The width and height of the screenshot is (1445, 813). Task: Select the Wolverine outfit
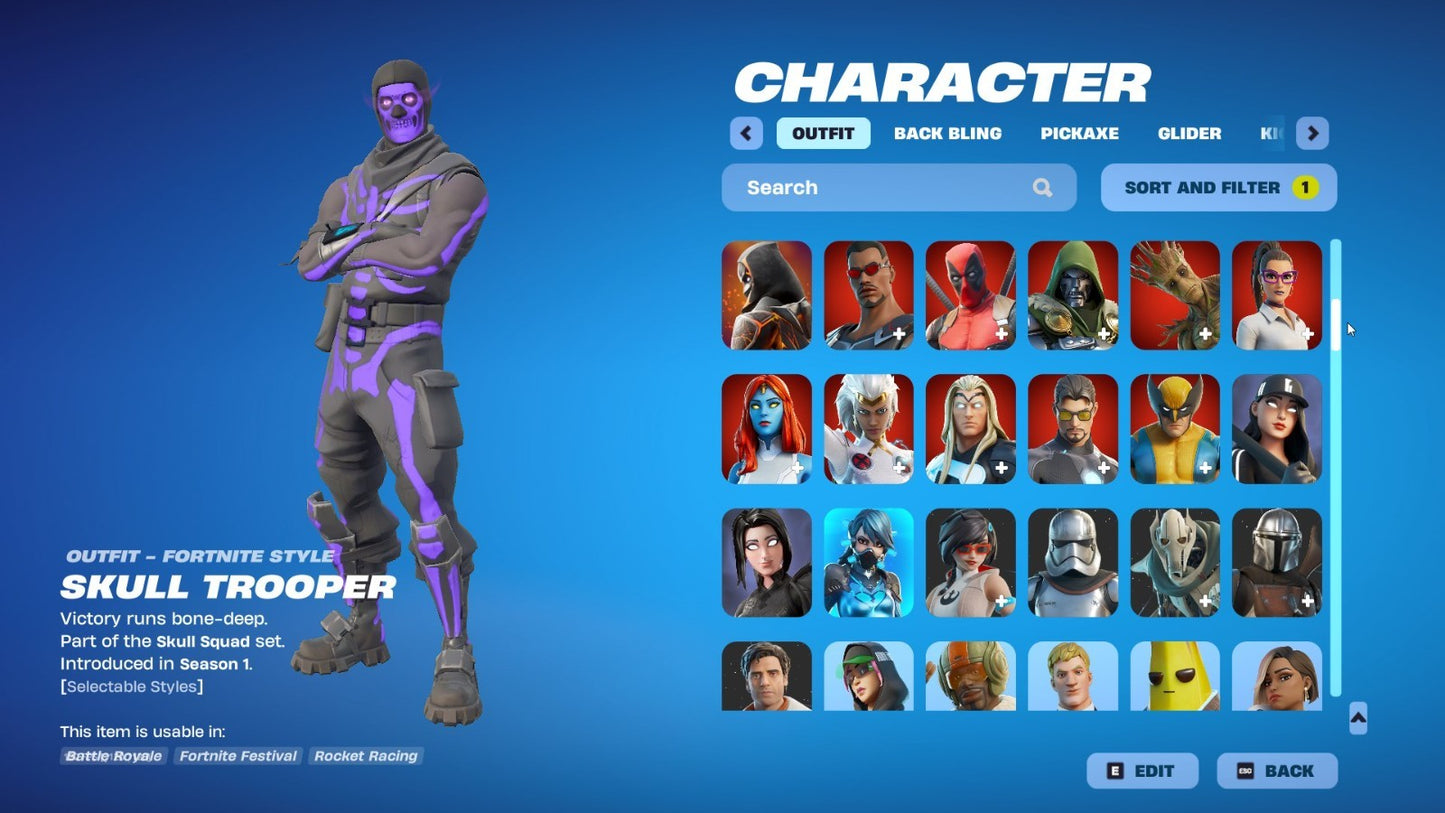coord(1174,428)
